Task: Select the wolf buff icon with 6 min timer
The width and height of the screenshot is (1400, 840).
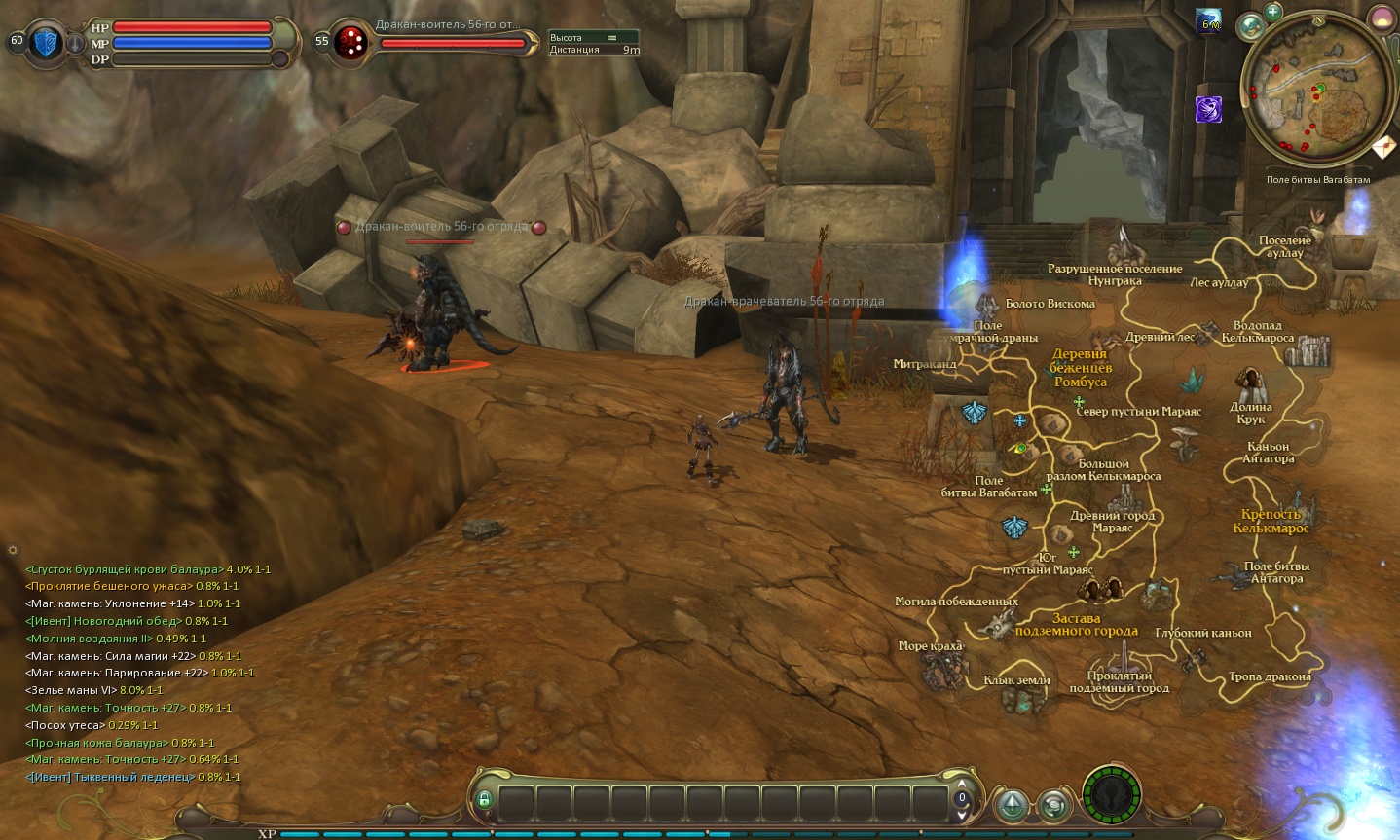Action: pos(1209,21)
